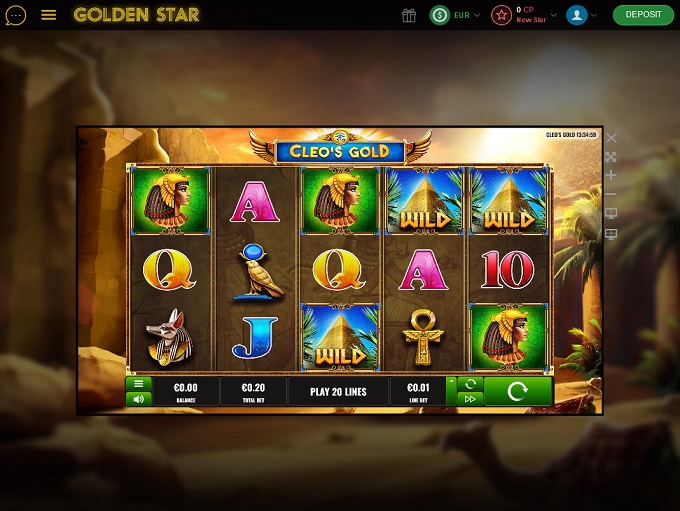680x511 pixels.
Task: Open the gift box bonuses icon
Action: pyautogui.click(x=408, y=15)
